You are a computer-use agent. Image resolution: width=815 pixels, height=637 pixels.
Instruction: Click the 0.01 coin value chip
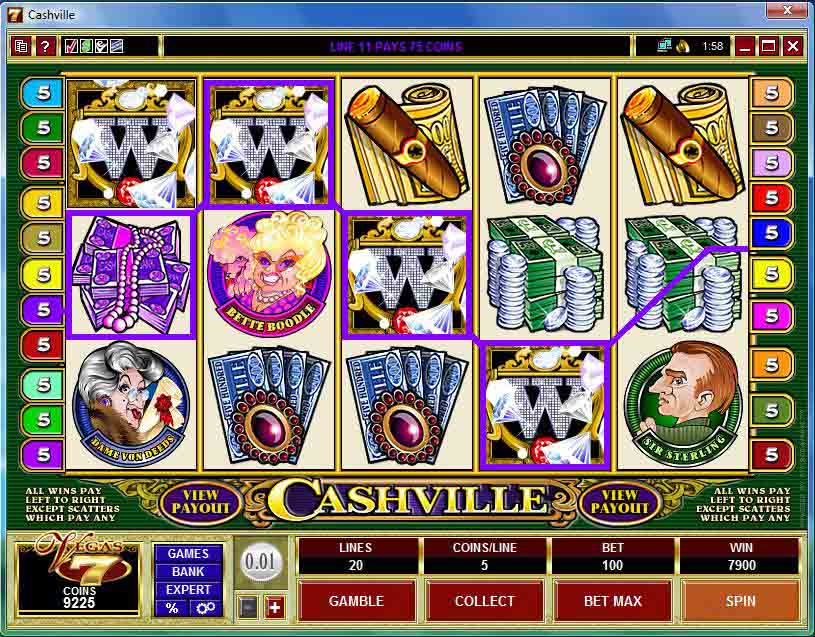click(260, 561)
